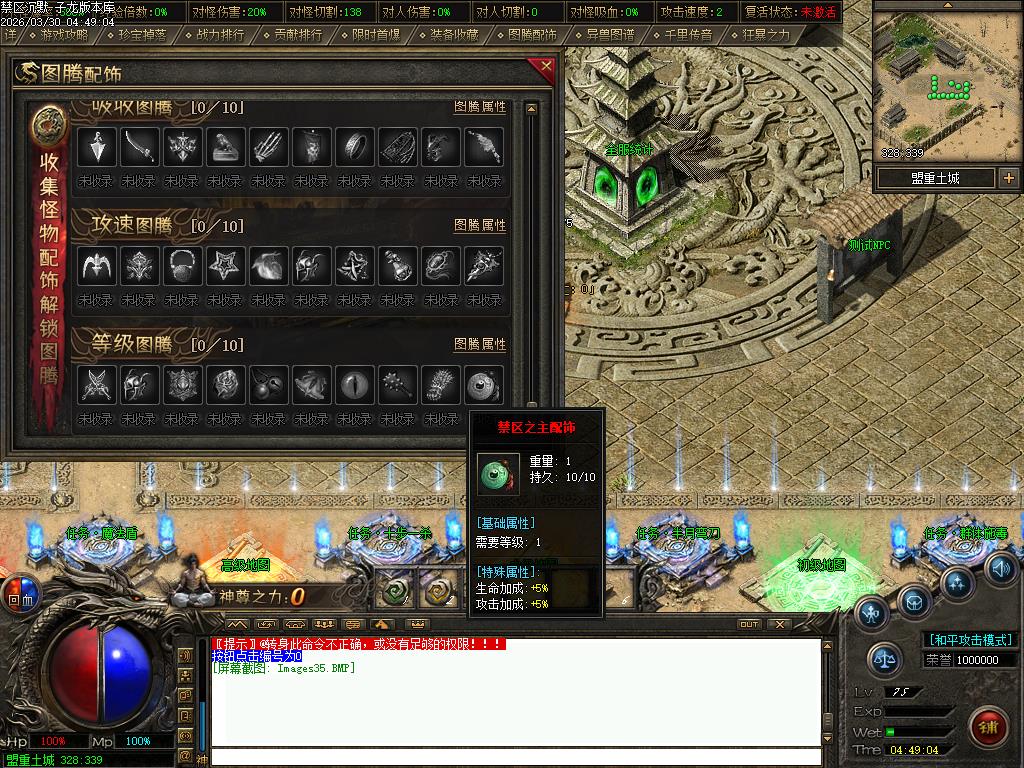Switch the 和平攻击模式 attack mode
The image size is (1024, 768).
click(x=970, y=640)
